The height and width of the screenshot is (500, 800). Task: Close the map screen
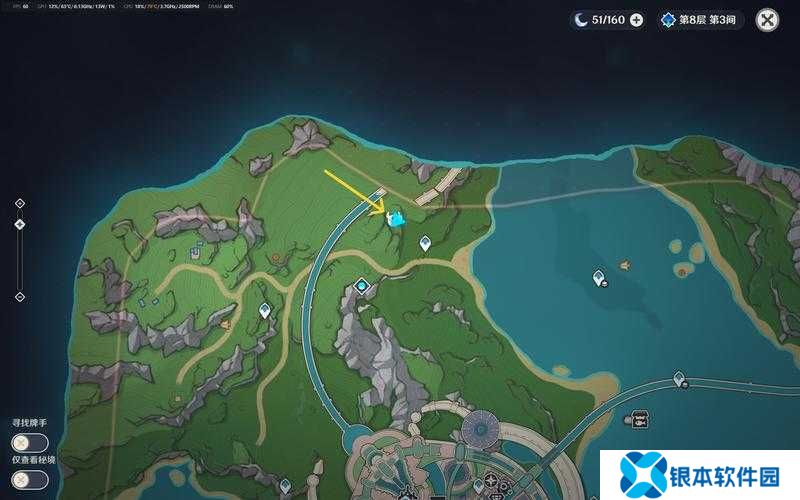[767, 19]
